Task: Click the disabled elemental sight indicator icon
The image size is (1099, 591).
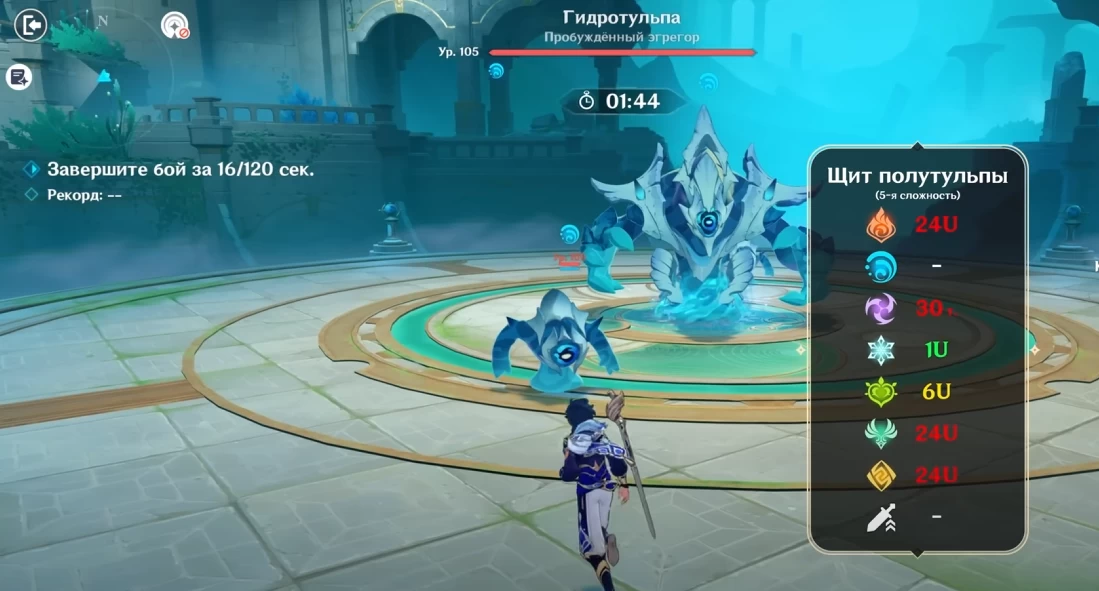Action: 175,25
